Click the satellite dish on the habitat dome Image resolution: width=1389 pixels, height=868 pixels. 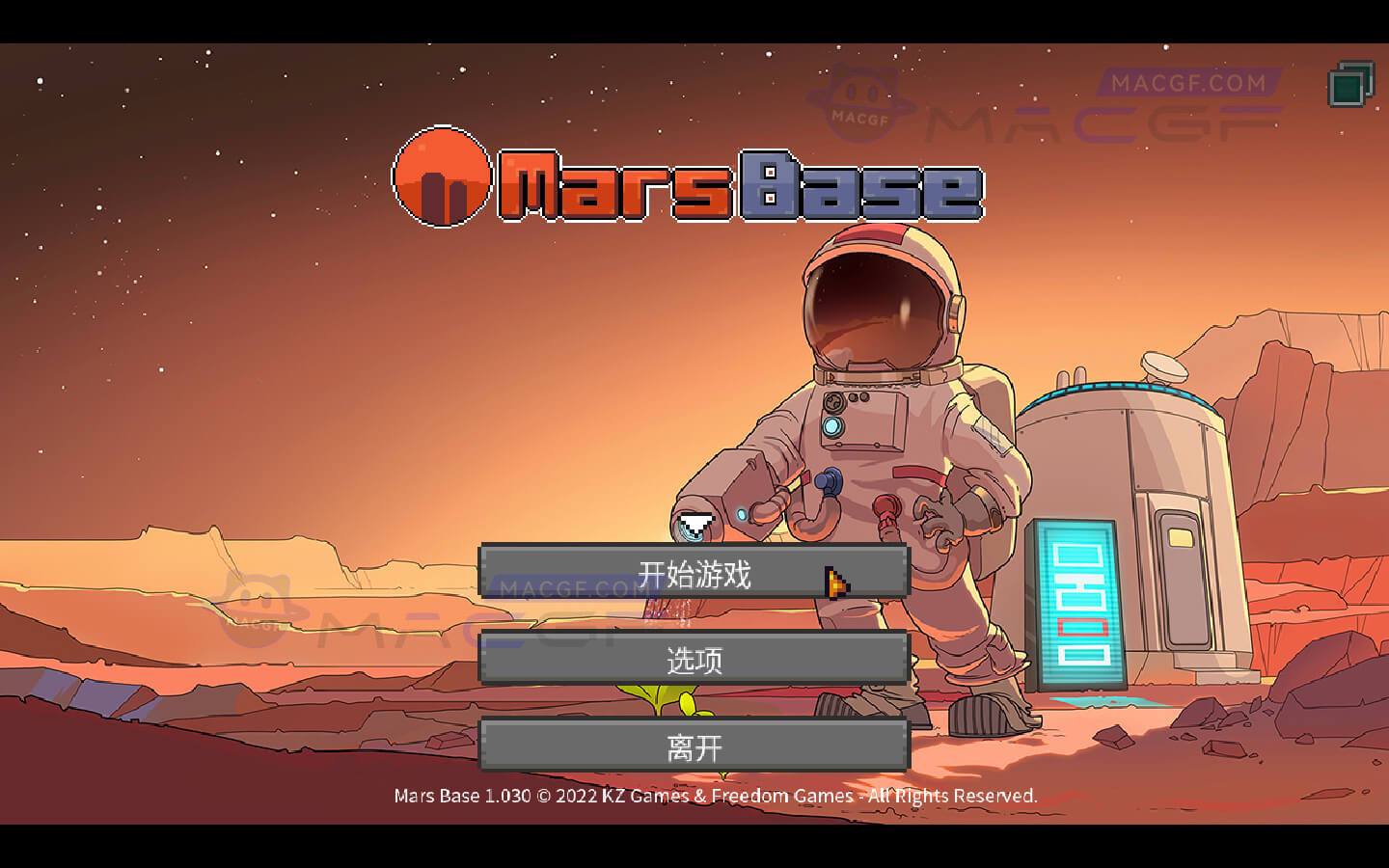(x=1162, y=367)
